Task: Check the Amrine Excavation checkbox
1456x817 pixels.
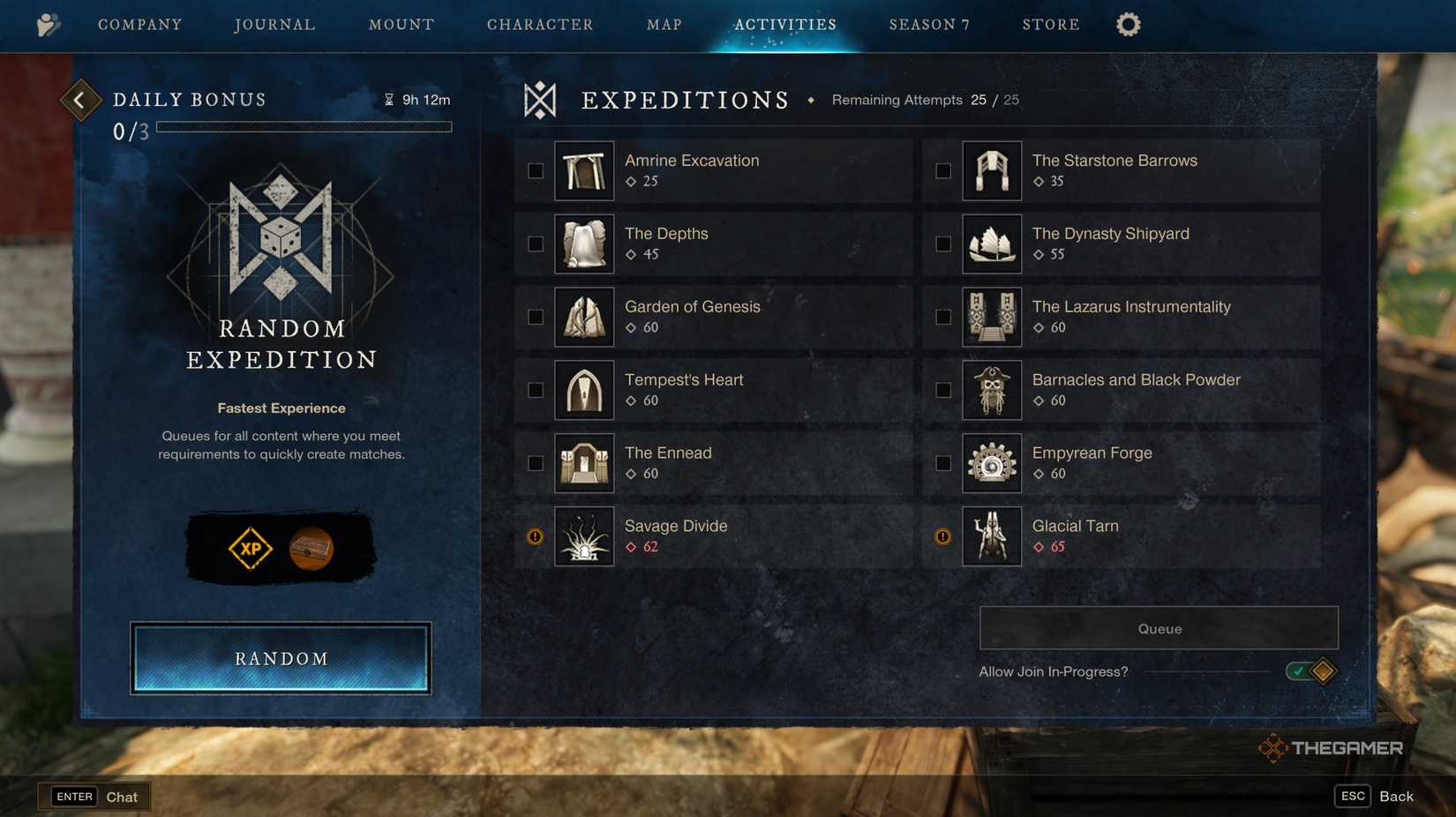Action: pyautogui.click(x=534, y=170)
